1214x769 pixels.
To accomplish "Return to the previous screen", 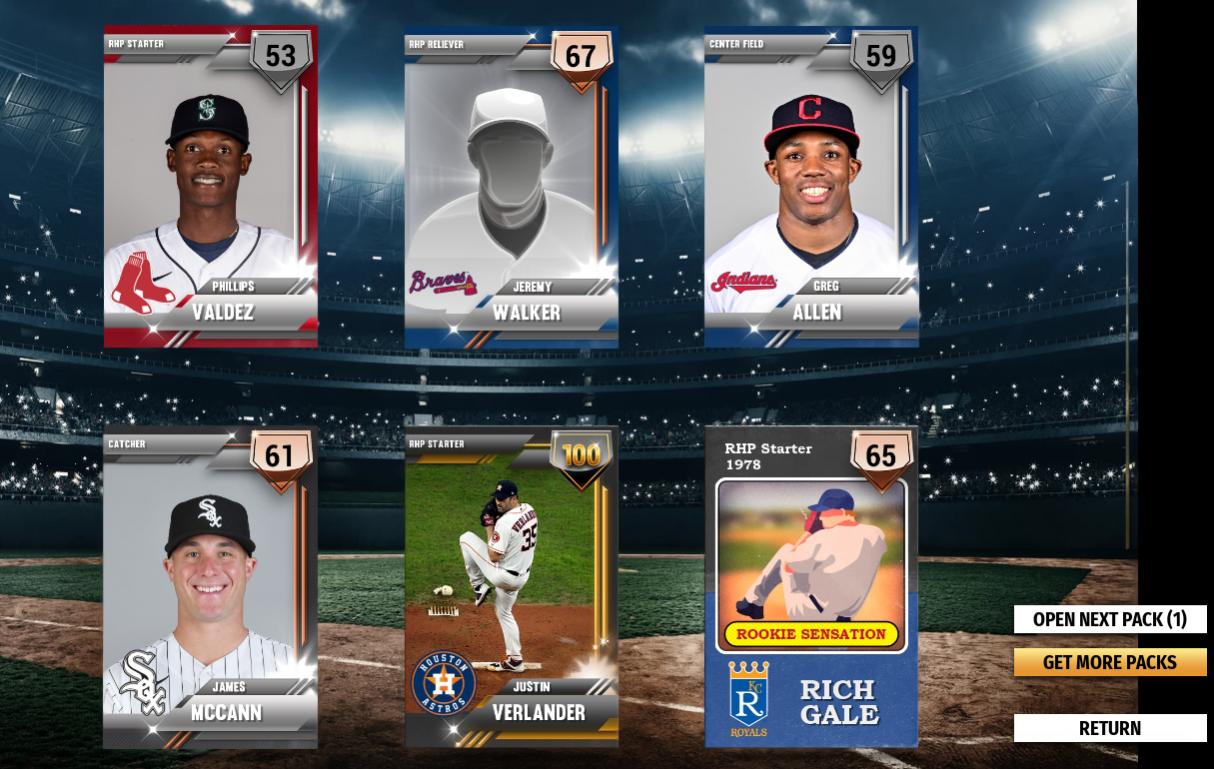I will (x=1110, y=728).
